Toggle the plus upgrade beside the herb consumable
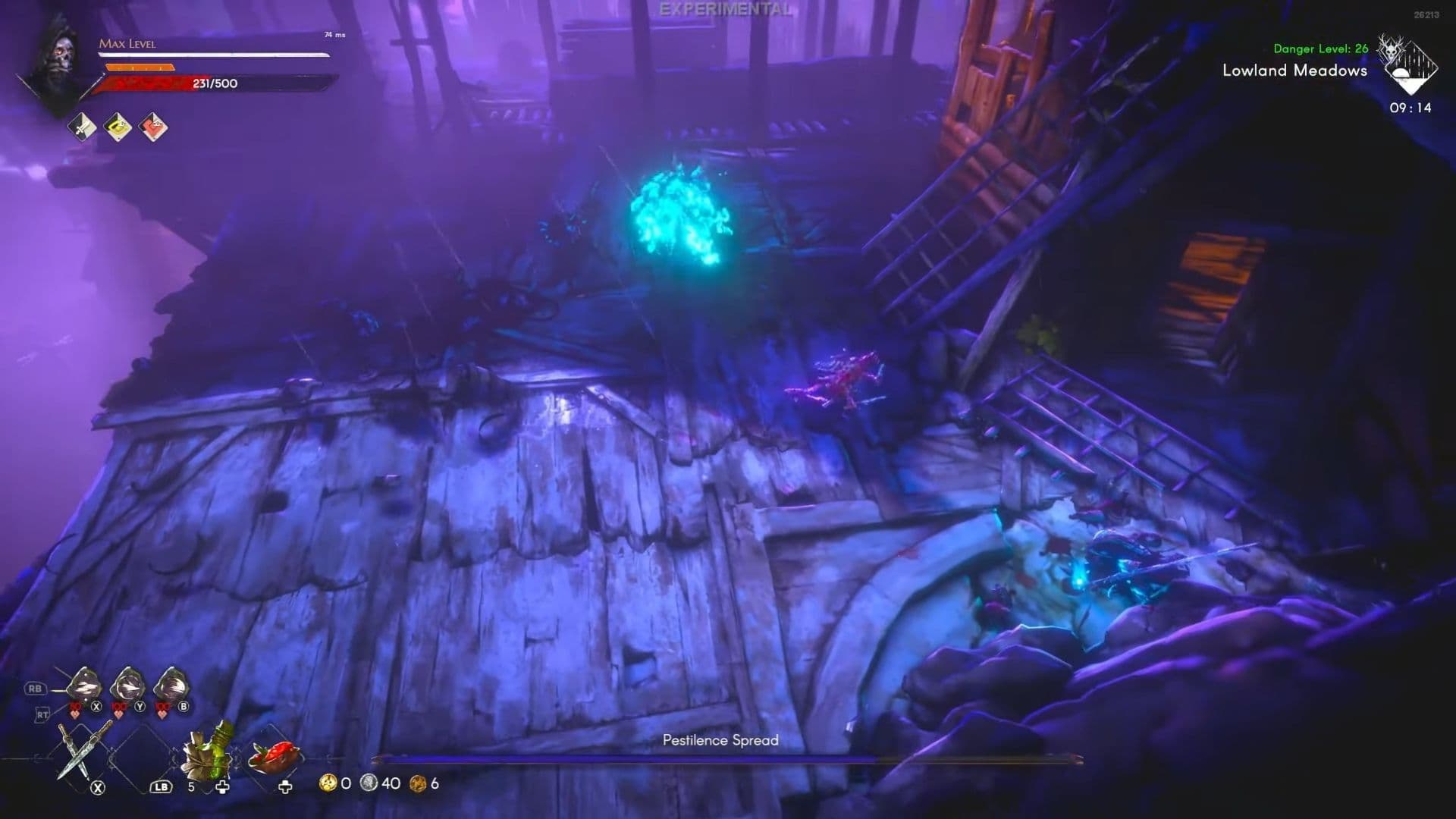This screenshot has height=819, width=1456. [223, 788]
